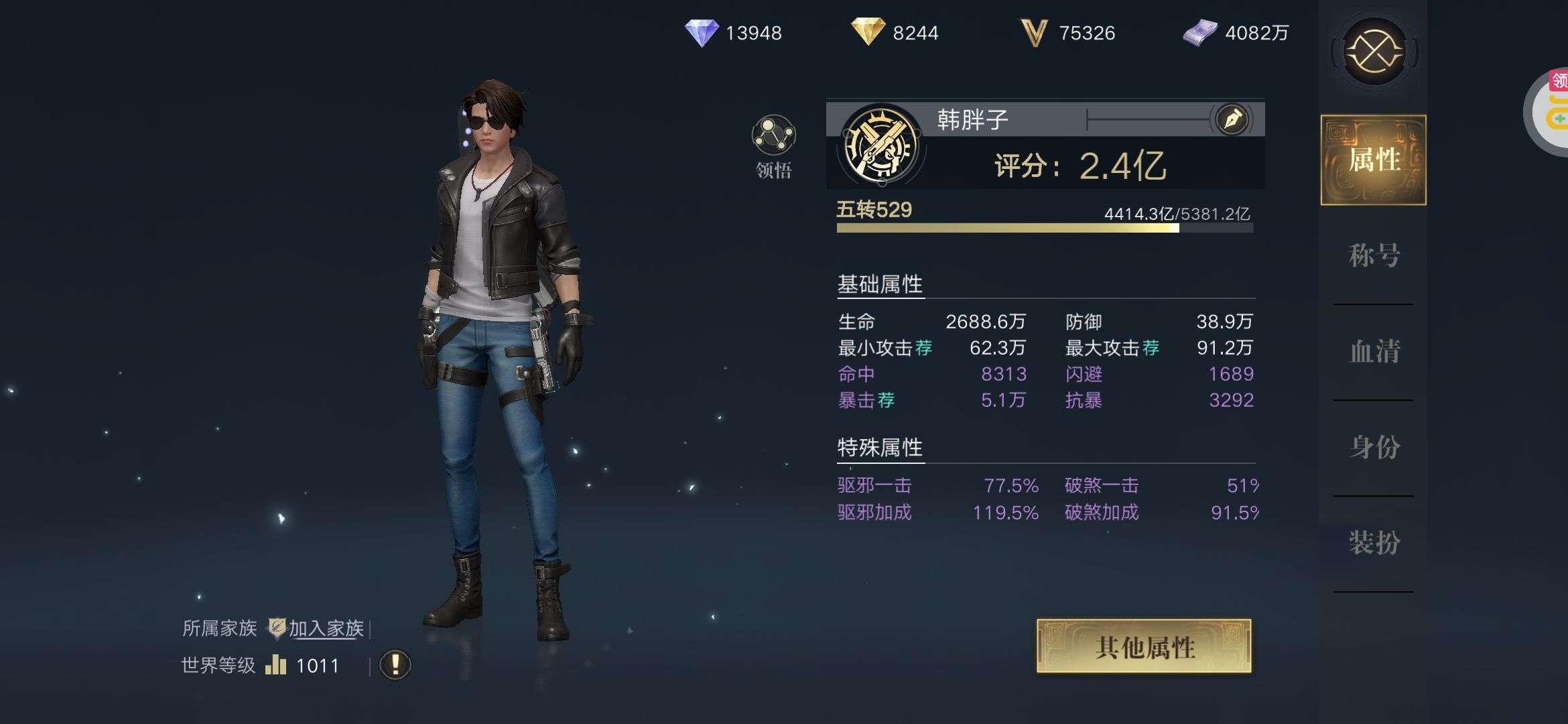The height and width of the screenshot is (724, 1568).
Task: Tap the yellow diamond currency icon
Action: [x=868, y=32]
